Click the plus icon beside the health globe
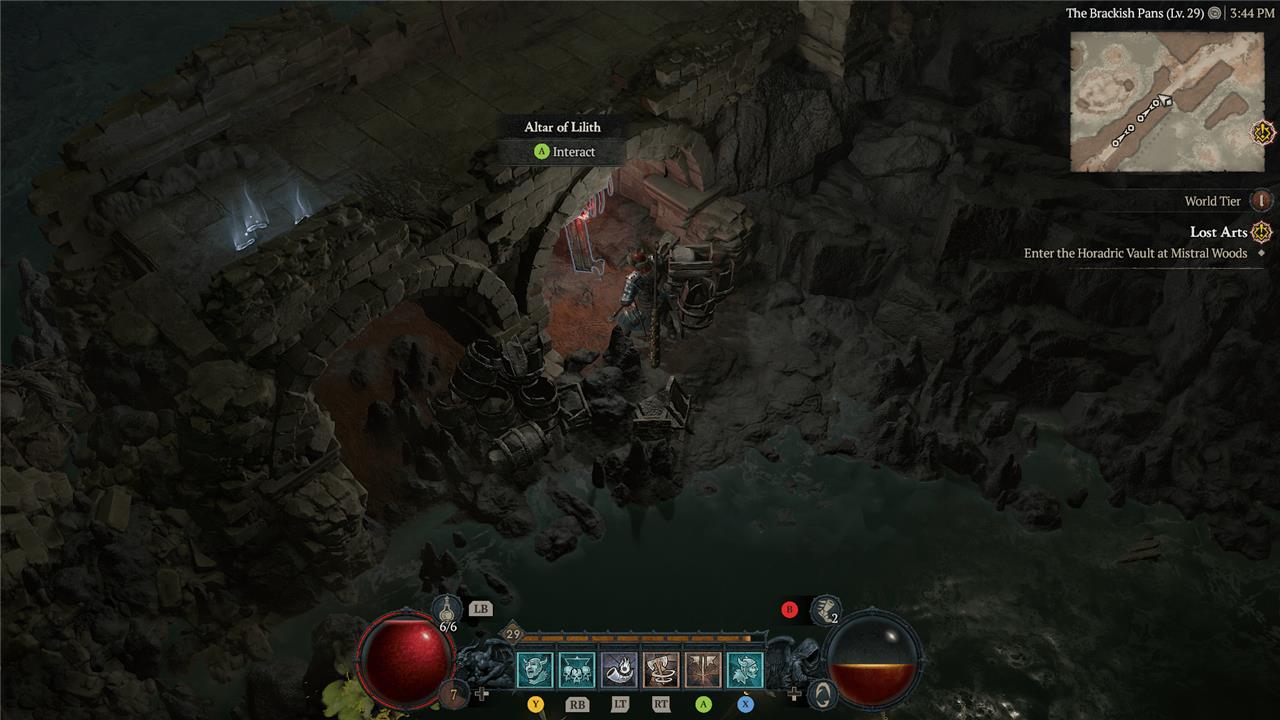Image resolution: width=1280 pixels, height=720 pixels. (483, 693)
